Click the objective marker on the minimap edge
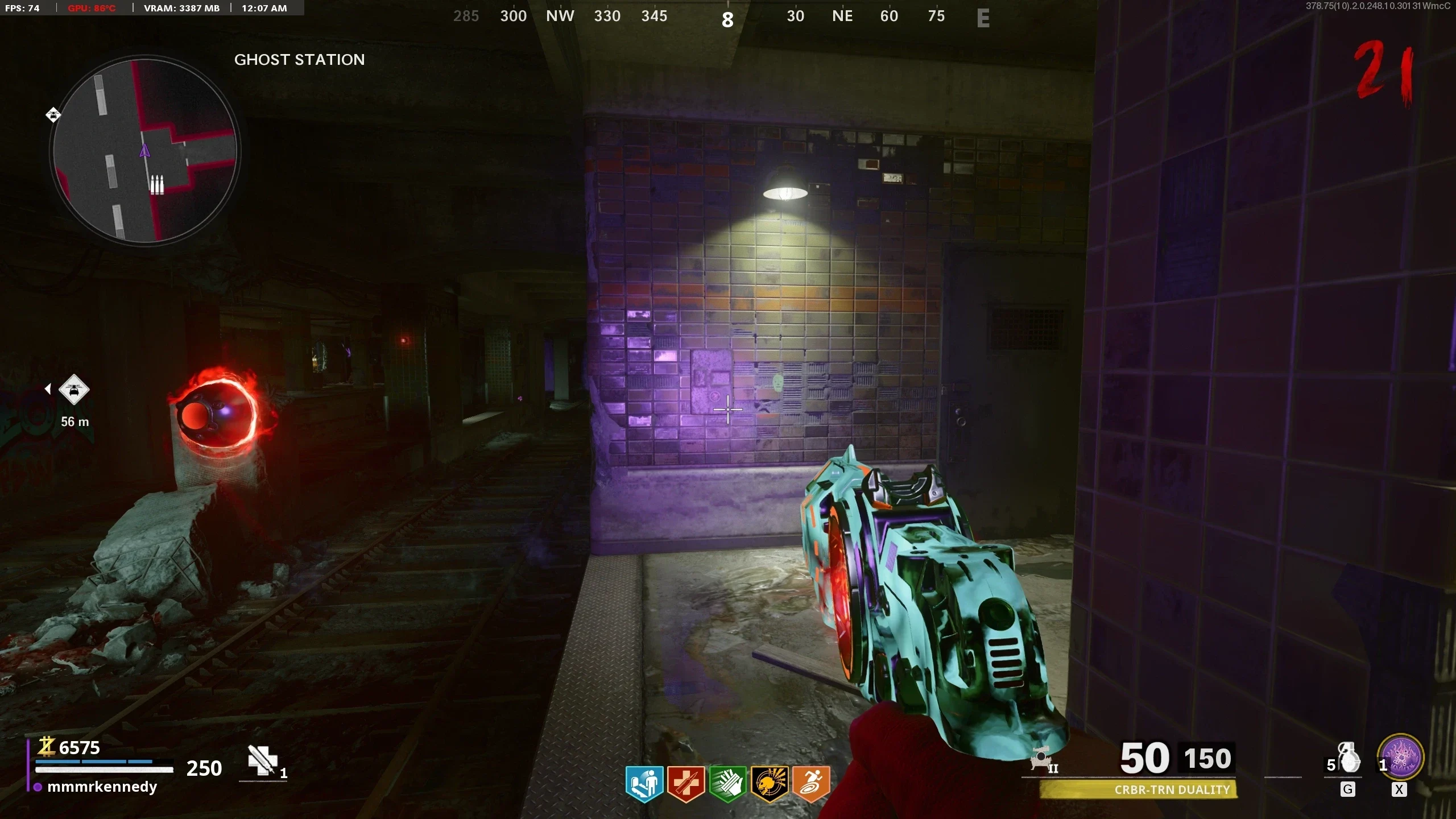 [x=53, y=115]
